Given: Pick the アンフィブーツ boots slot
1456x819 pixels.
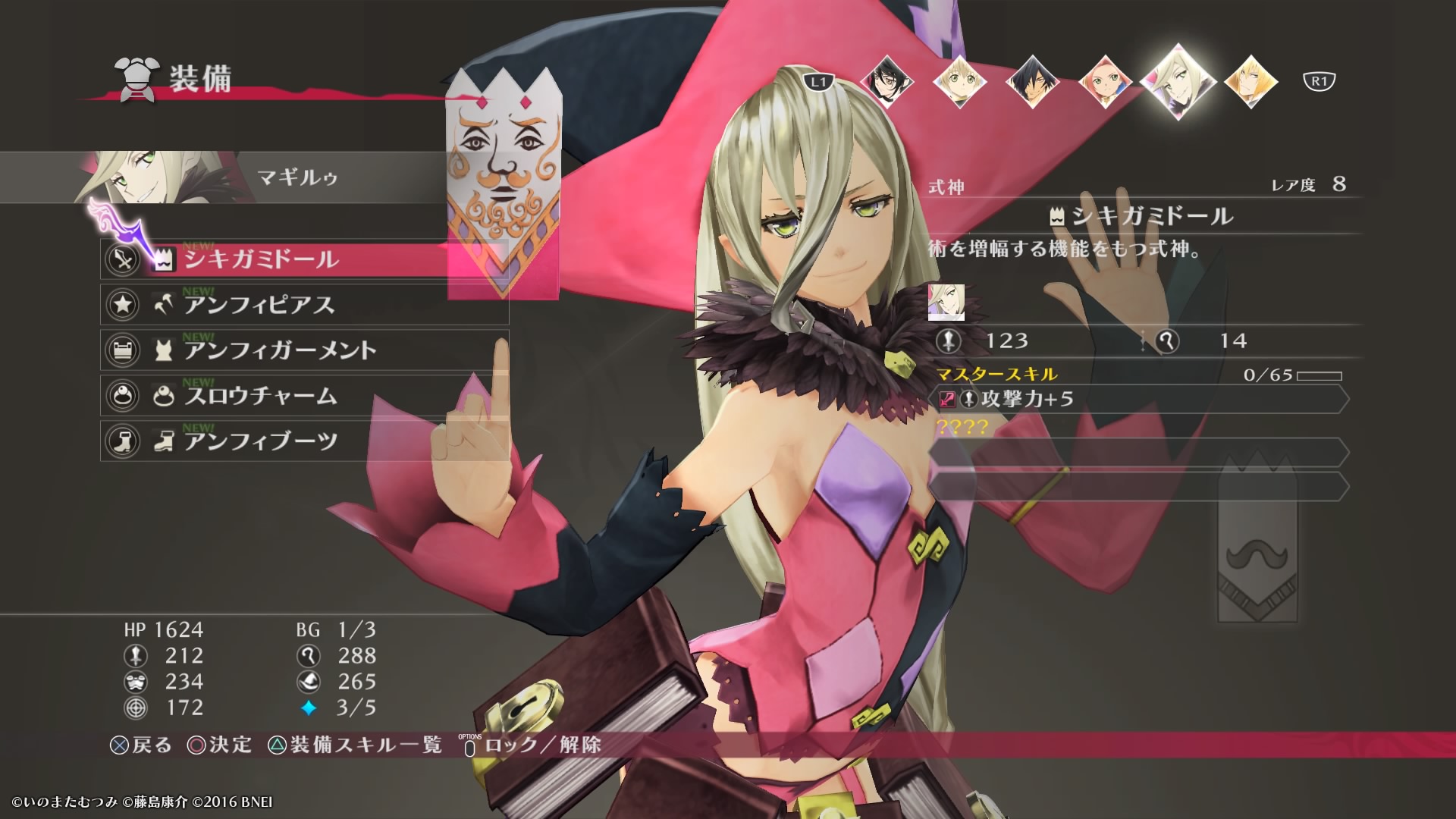Looking at the screenshot, I should click(x=303, y=441).
